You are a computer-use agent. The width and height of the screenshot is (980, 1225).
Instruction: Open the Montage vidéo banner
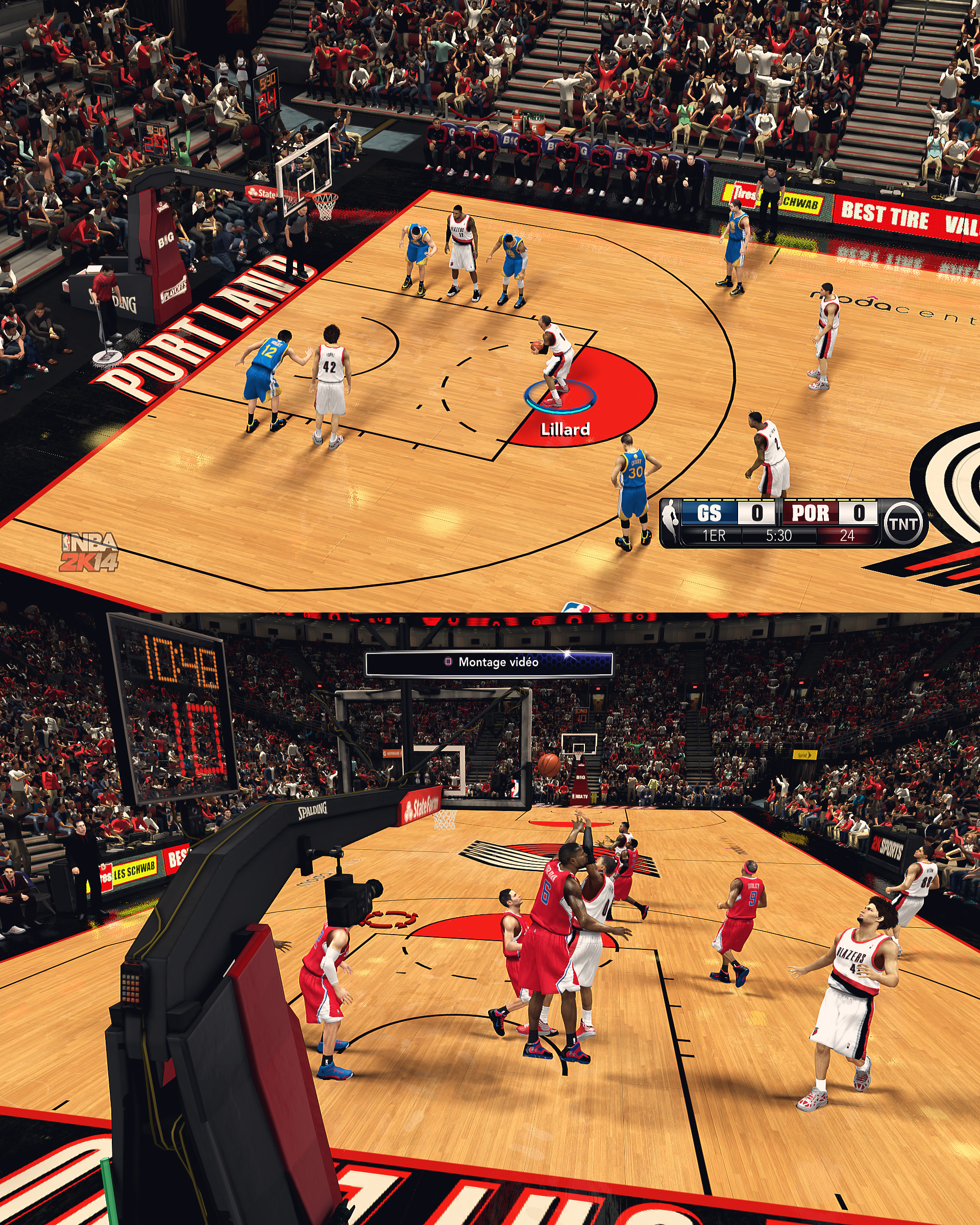pos(489,663)
